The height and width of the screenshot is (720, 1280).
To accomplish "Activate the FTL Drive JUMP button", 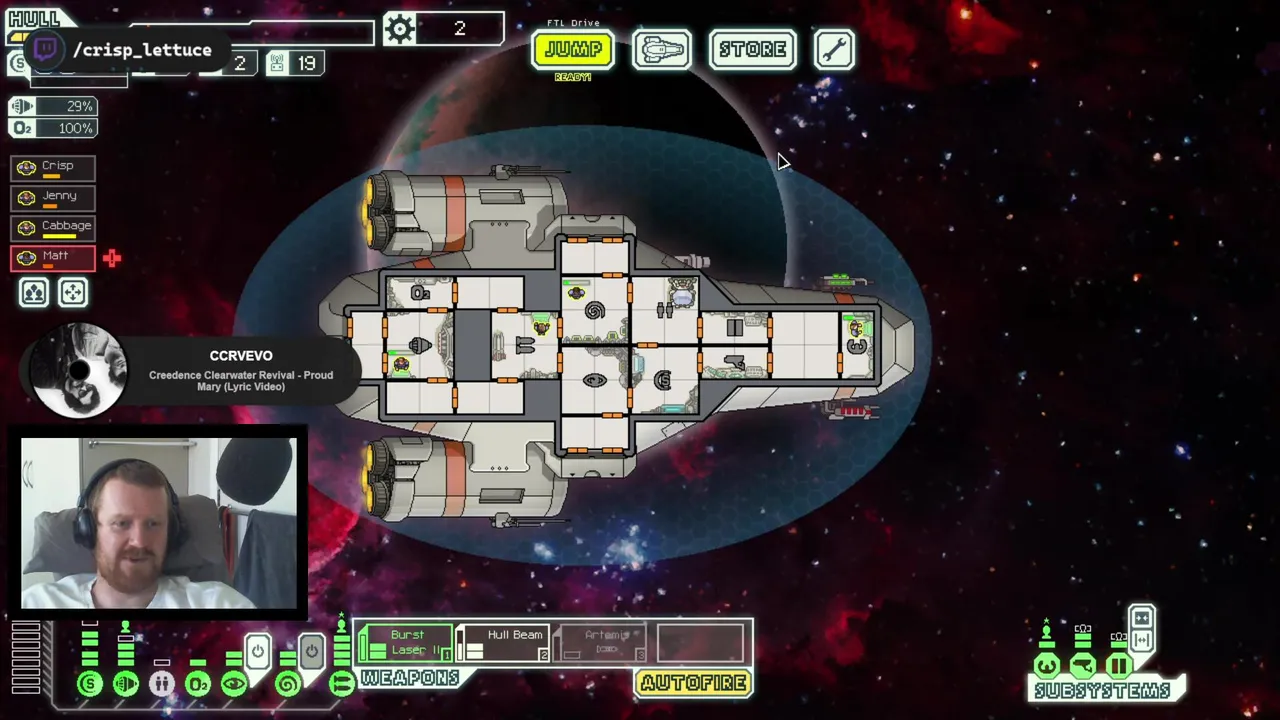I will [572, 49].
